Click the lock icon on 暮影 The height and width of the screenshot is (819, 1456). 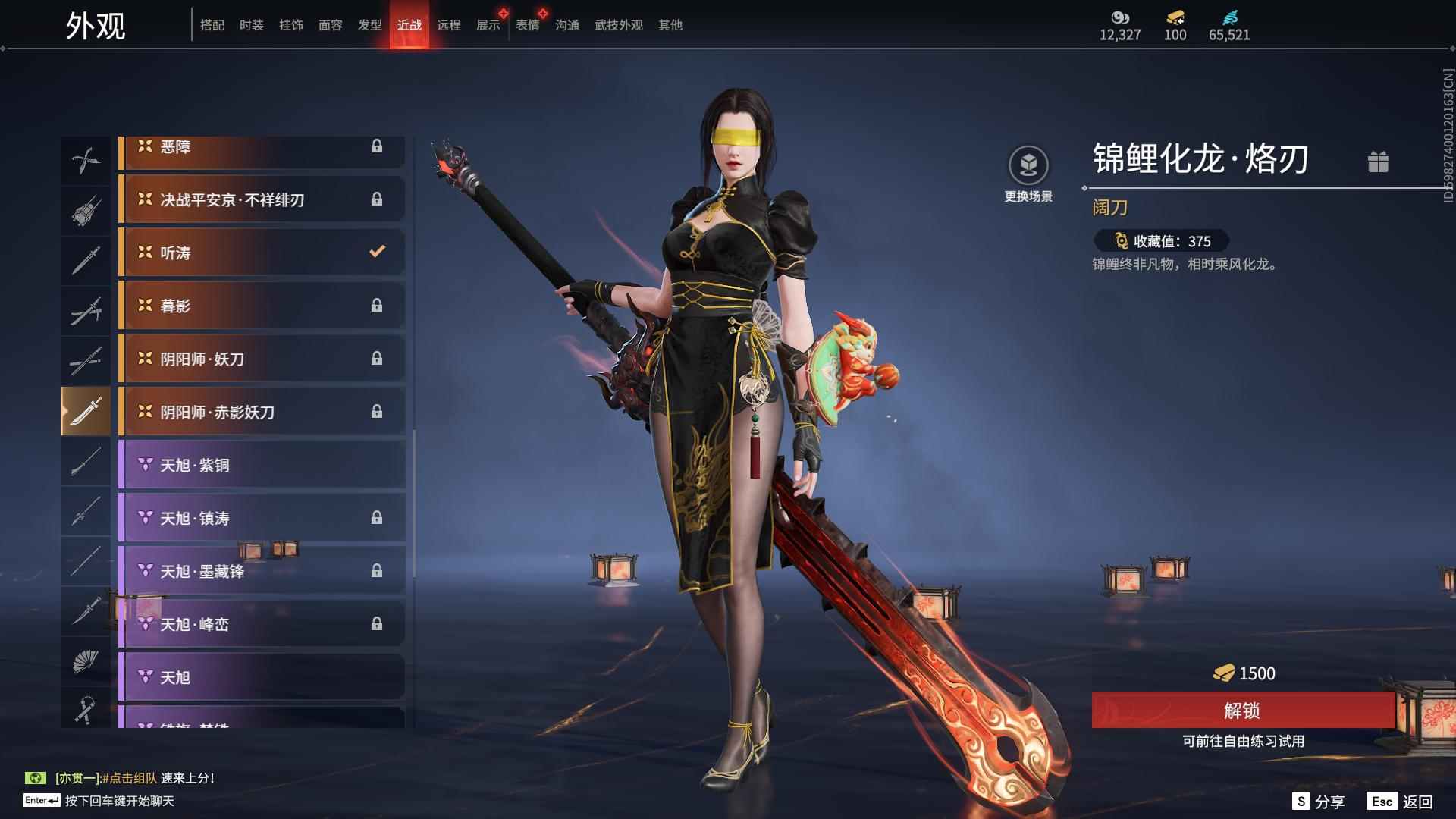click(377, 306)
